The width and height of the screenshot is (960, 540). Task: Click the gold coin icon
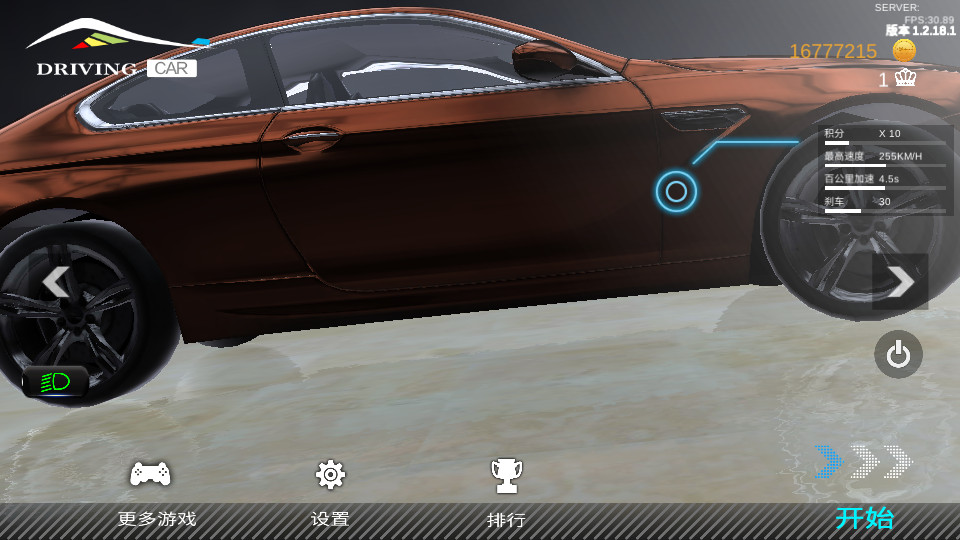tap(904, 51)
